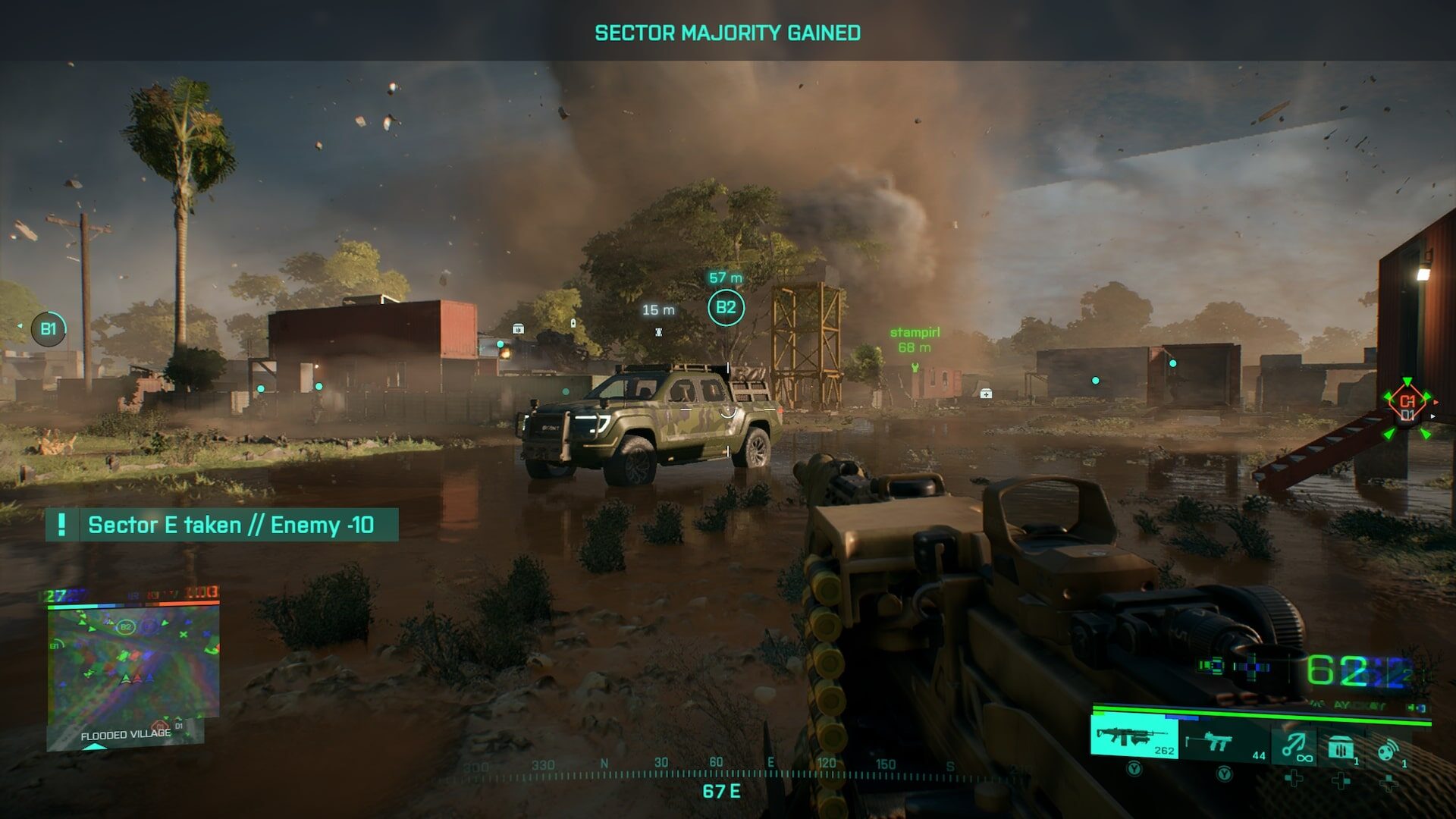The image size is (1456, 819).
Task: Switch to the secondary SMG weapon slot
Action: pyautogui.click(x=1224, y=742)
